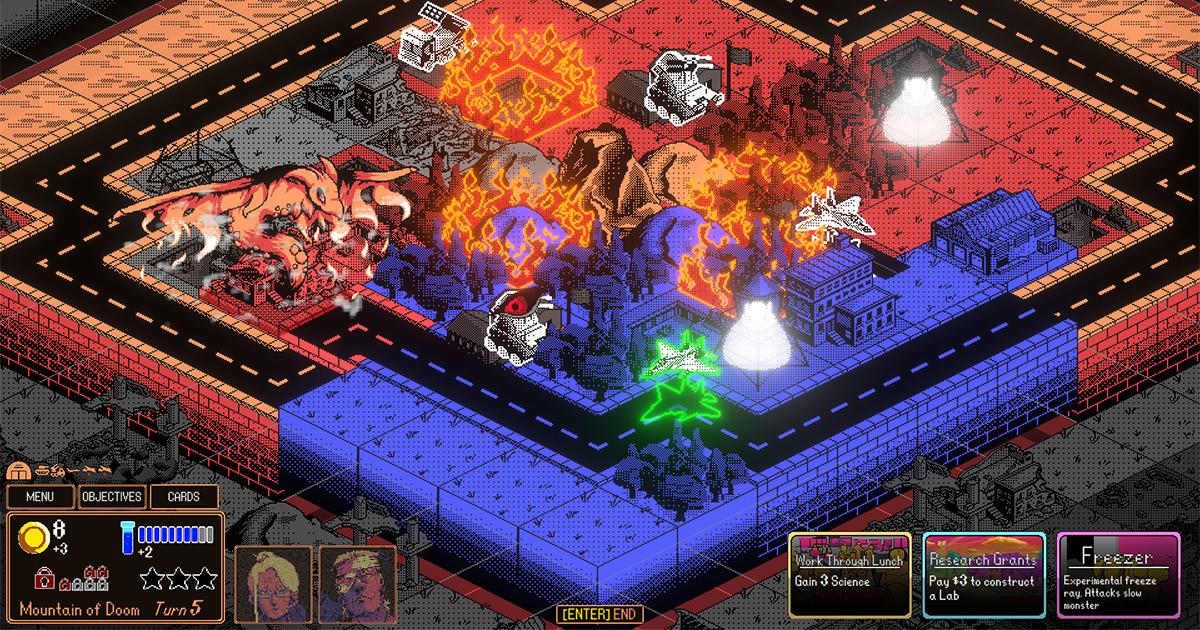
Task: Open the MENU button
Action: (41, 497)
